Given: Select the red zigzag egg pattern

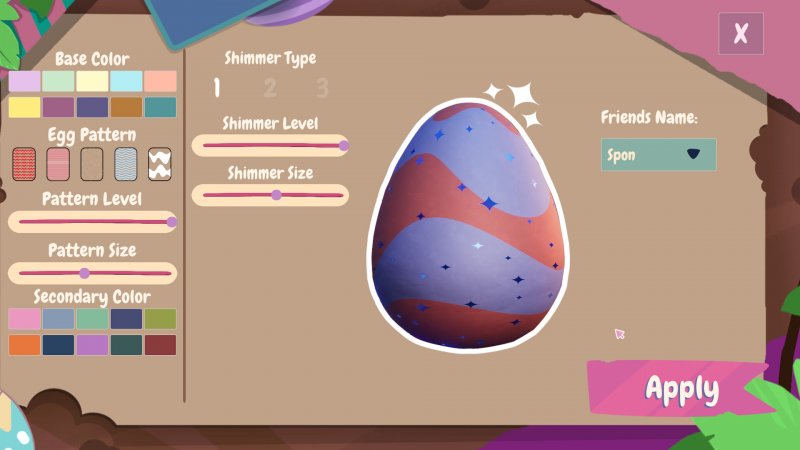Looking at the screenshot, I should click(24, 162).
